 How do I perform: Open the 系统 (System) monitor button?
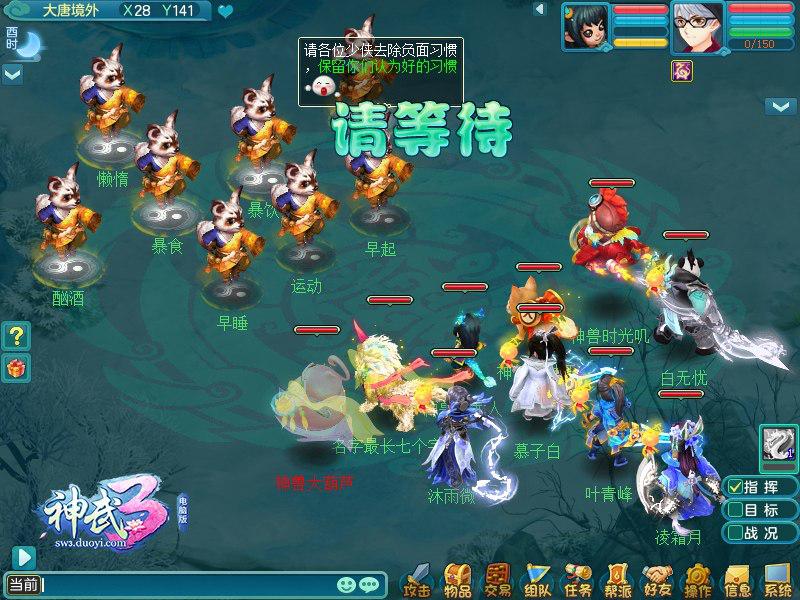click(x=777, y=579)
